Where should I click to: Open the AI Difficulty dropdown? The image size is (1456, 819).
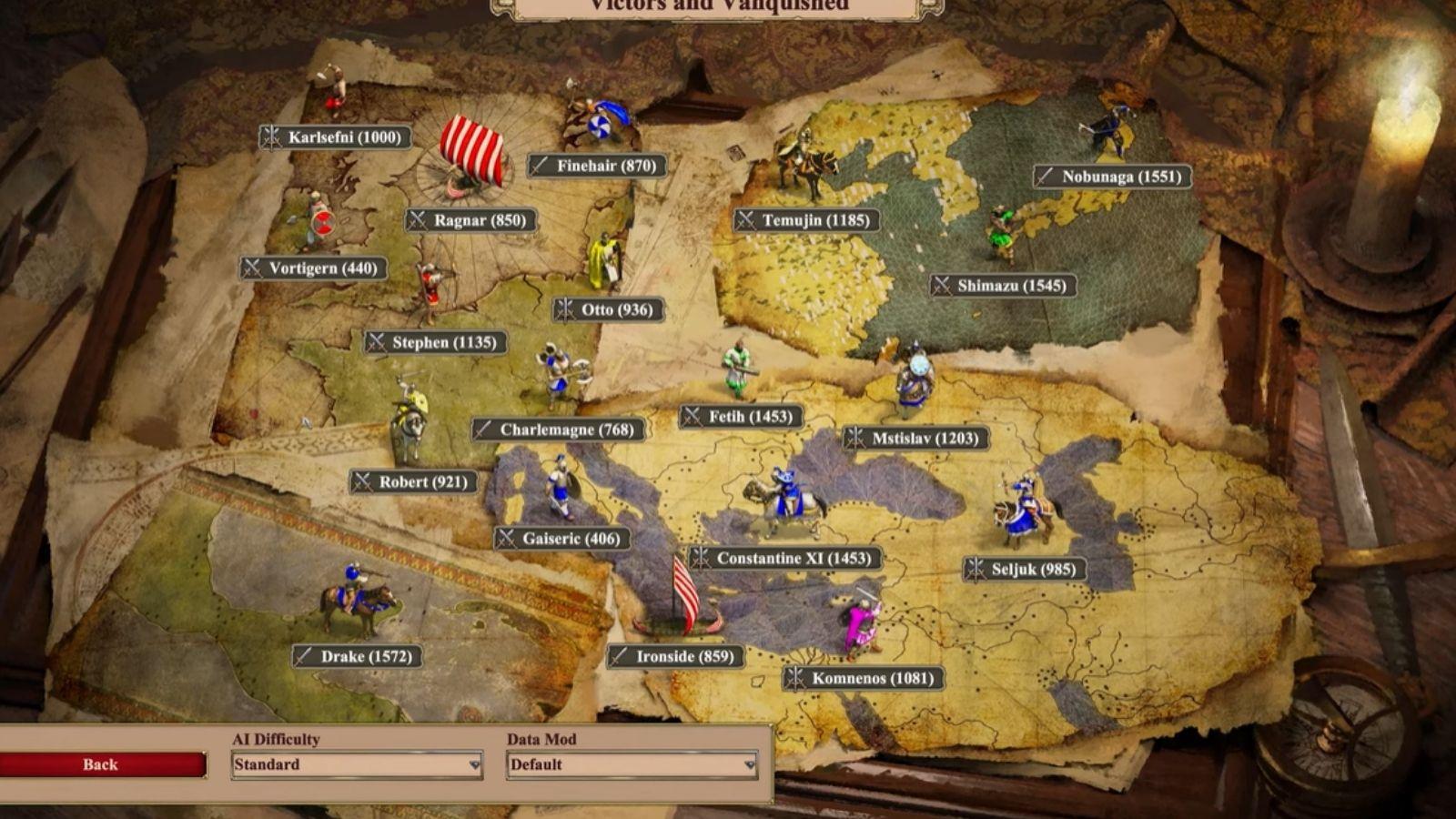[x=356, y=765]
